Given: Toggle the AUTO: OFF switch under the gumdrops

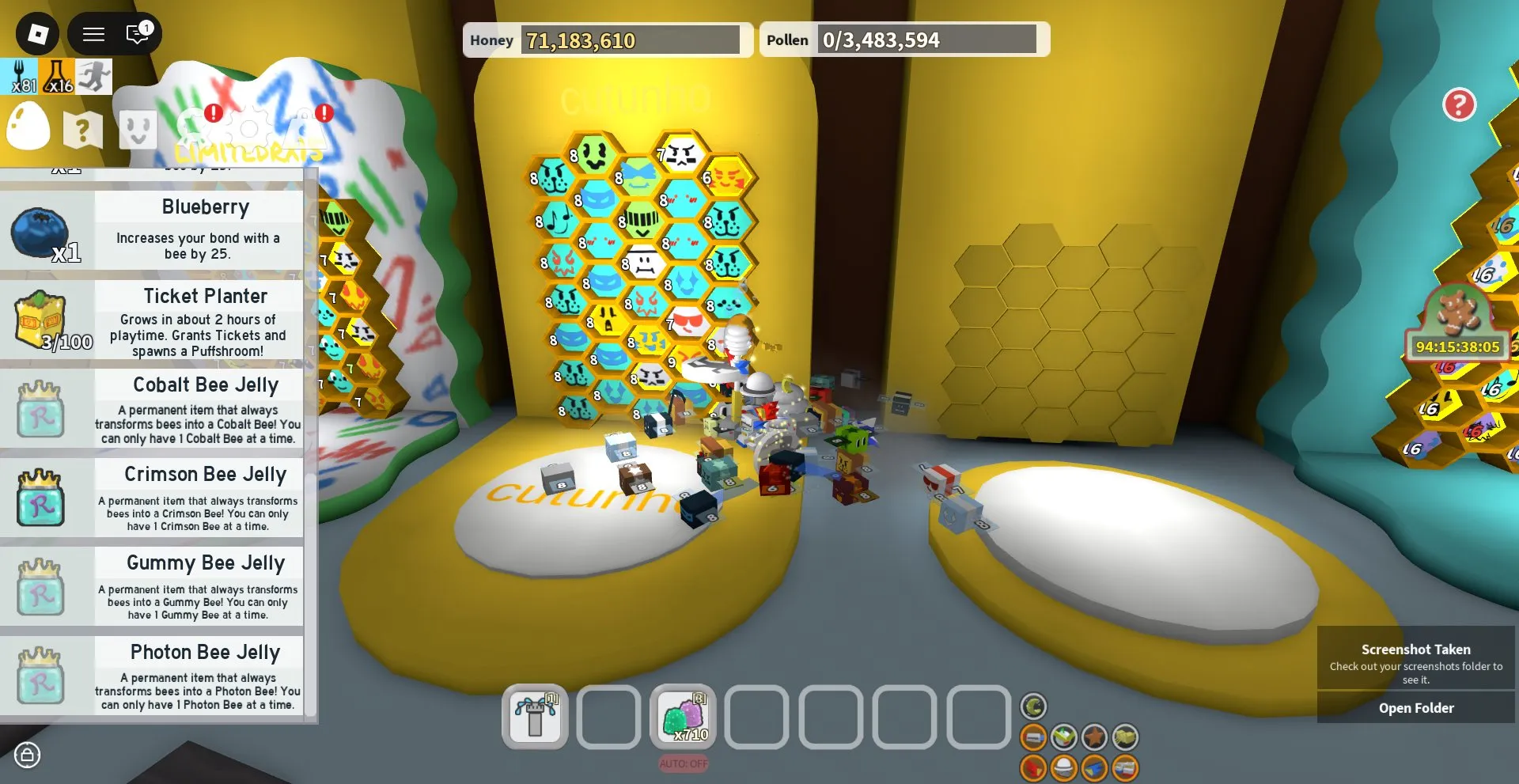Looking at the screenshot, I should click(x=684, y=763).
